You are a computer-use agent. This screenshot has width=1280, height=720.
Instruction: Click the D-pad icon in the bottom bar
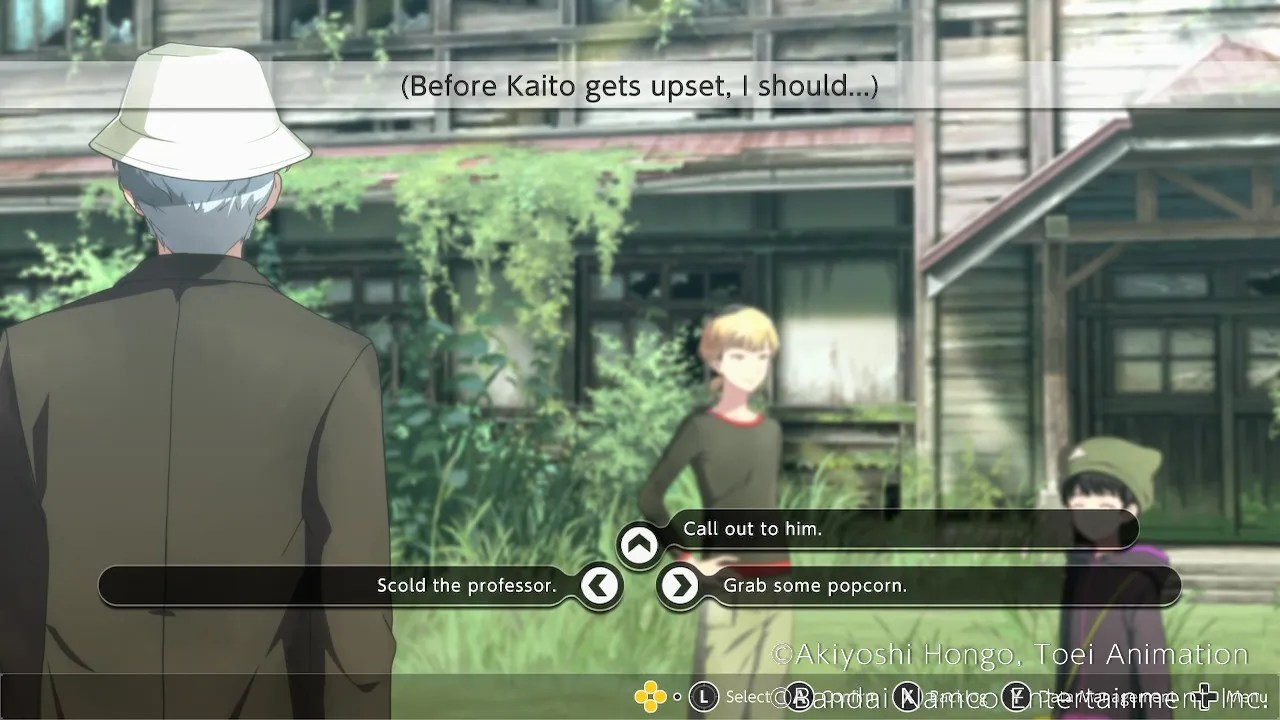point(648,697)
